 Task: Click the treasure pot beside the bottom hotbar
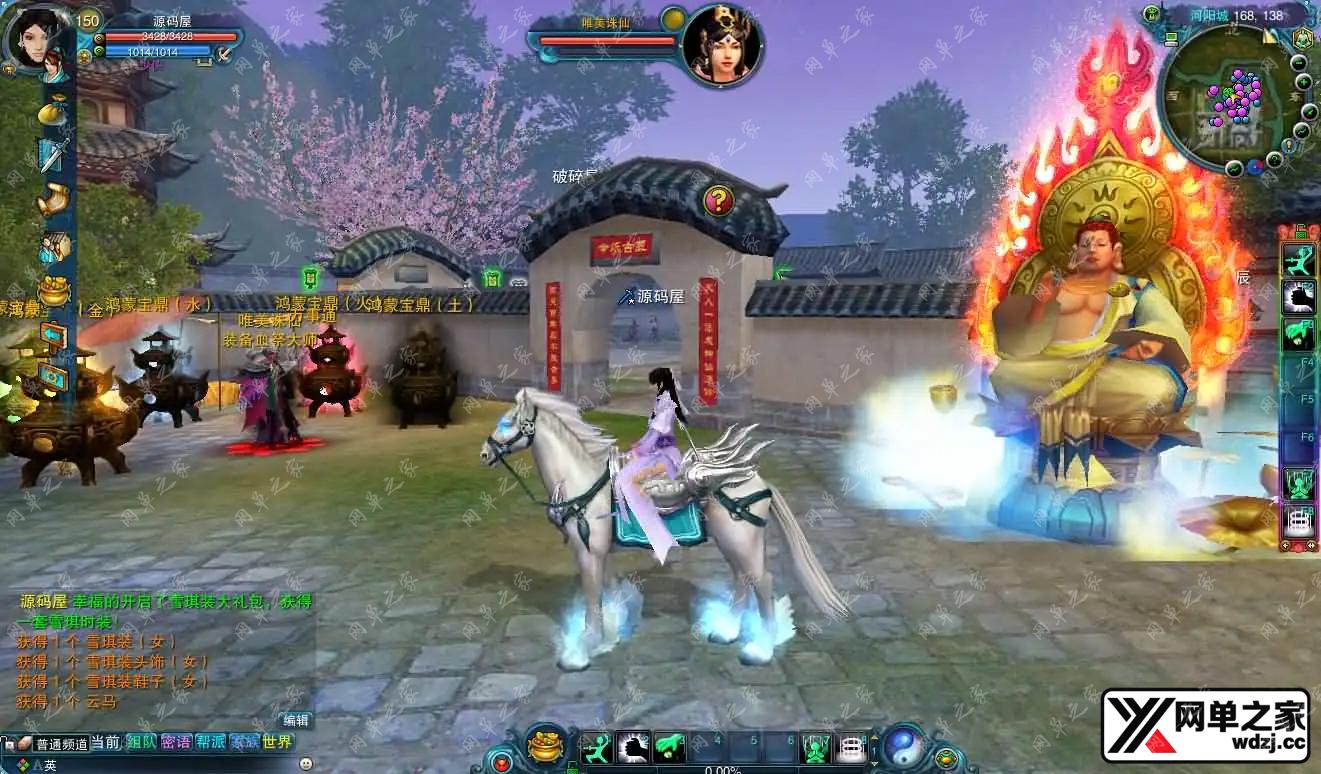coord(546,746)
